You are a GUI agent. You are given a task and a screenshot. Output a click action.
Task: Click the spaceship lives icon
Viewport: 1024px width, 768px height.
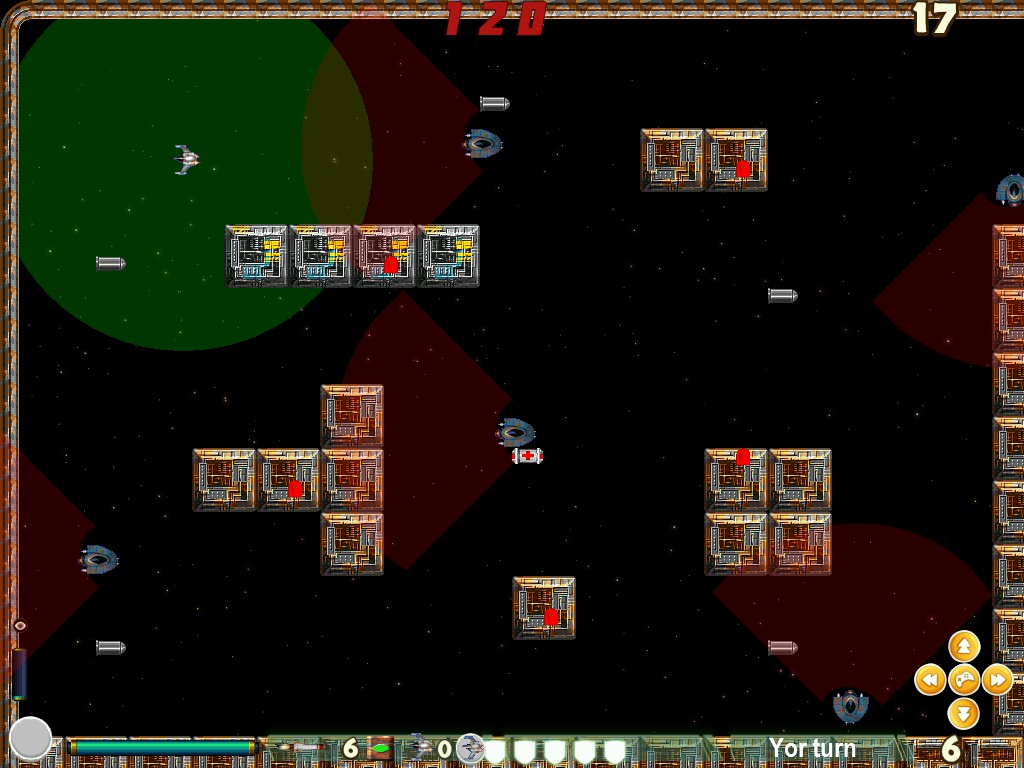pyautogui.click(x=421, y=747)
